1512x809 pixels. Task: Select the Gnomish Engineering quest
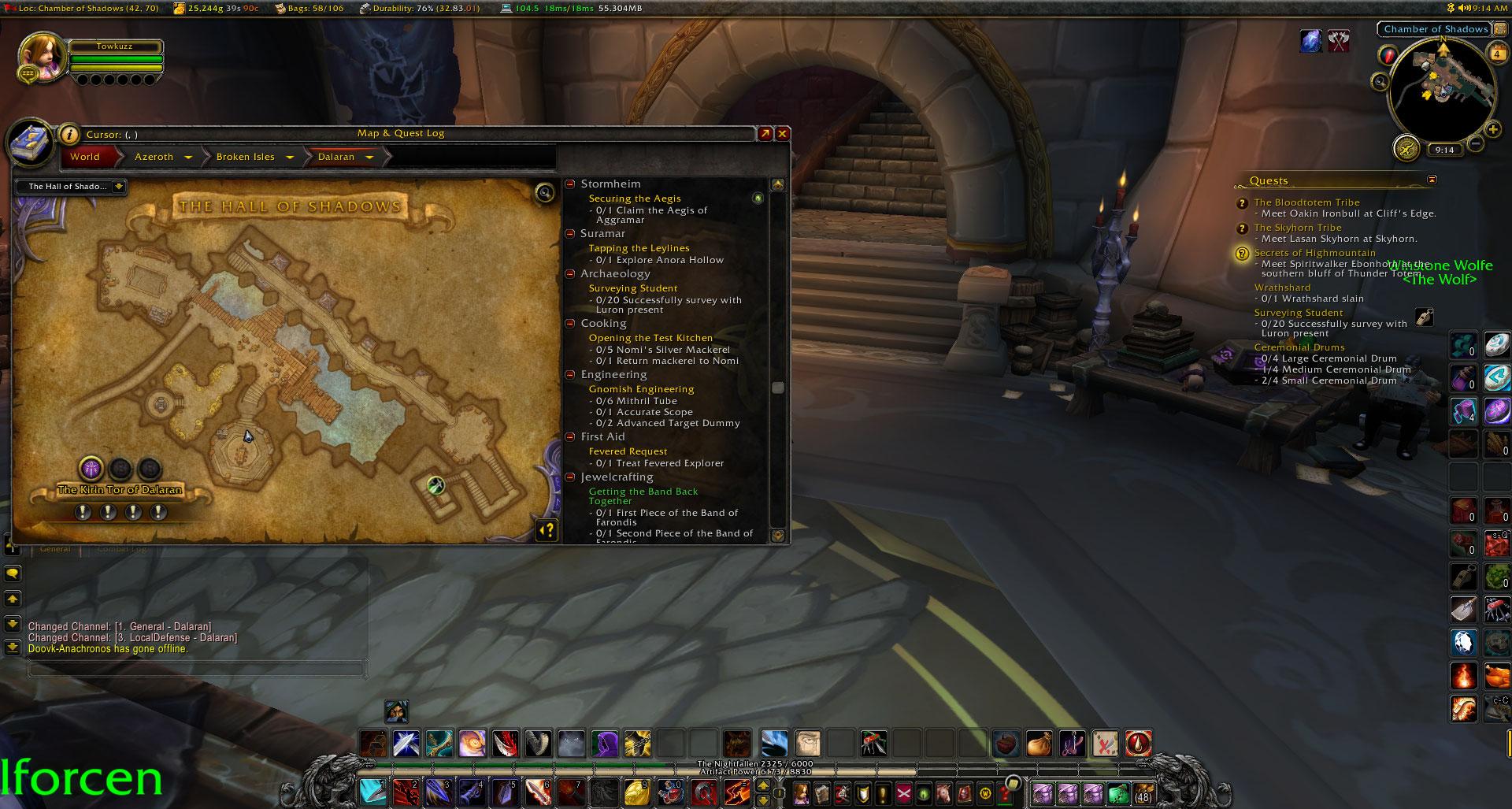pos(641,389)
